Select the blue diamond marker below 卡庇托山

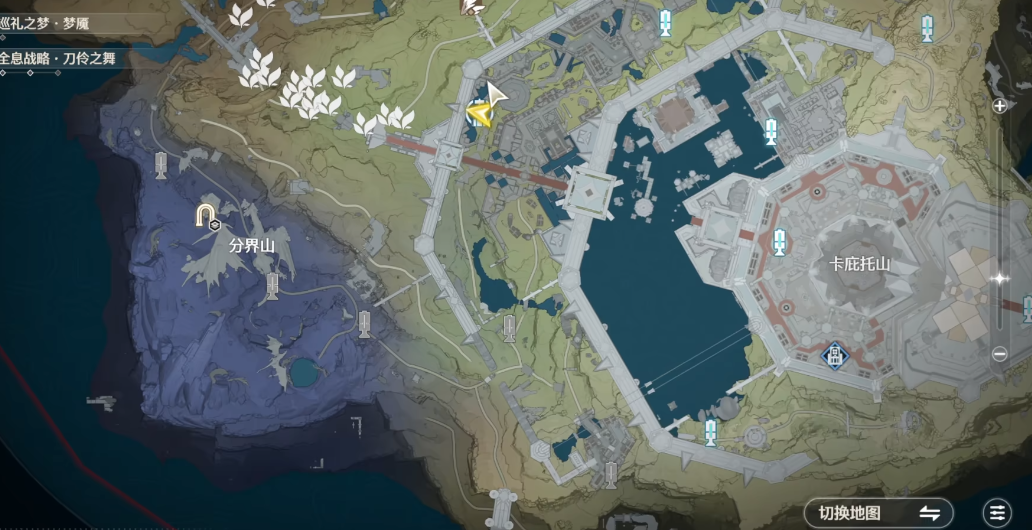[x=834, y=354]
